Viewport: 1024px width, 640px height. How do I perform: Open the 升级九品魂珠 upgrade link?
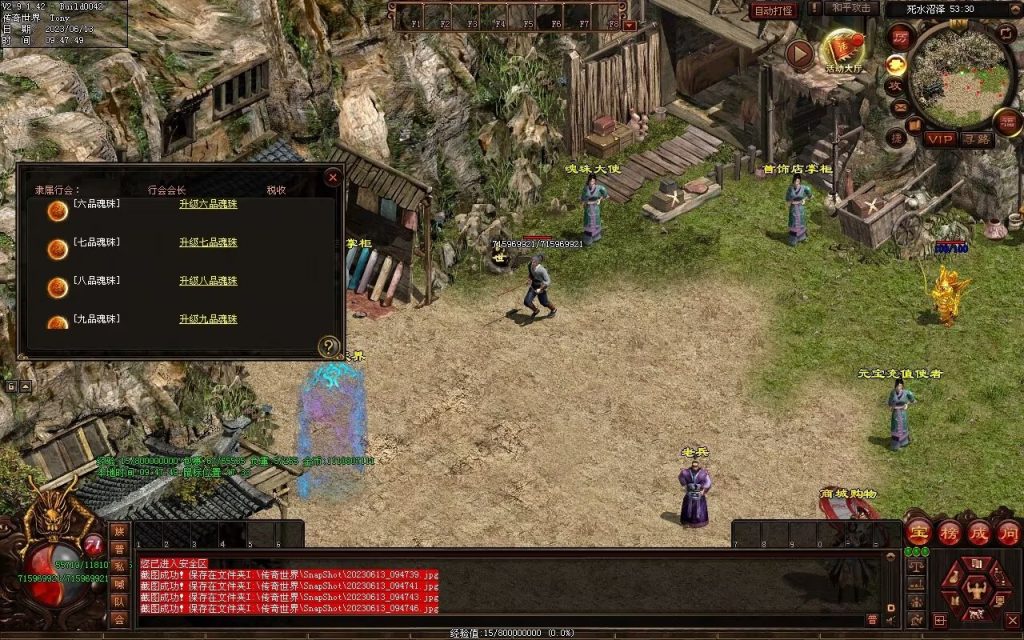tap(208, 319)
